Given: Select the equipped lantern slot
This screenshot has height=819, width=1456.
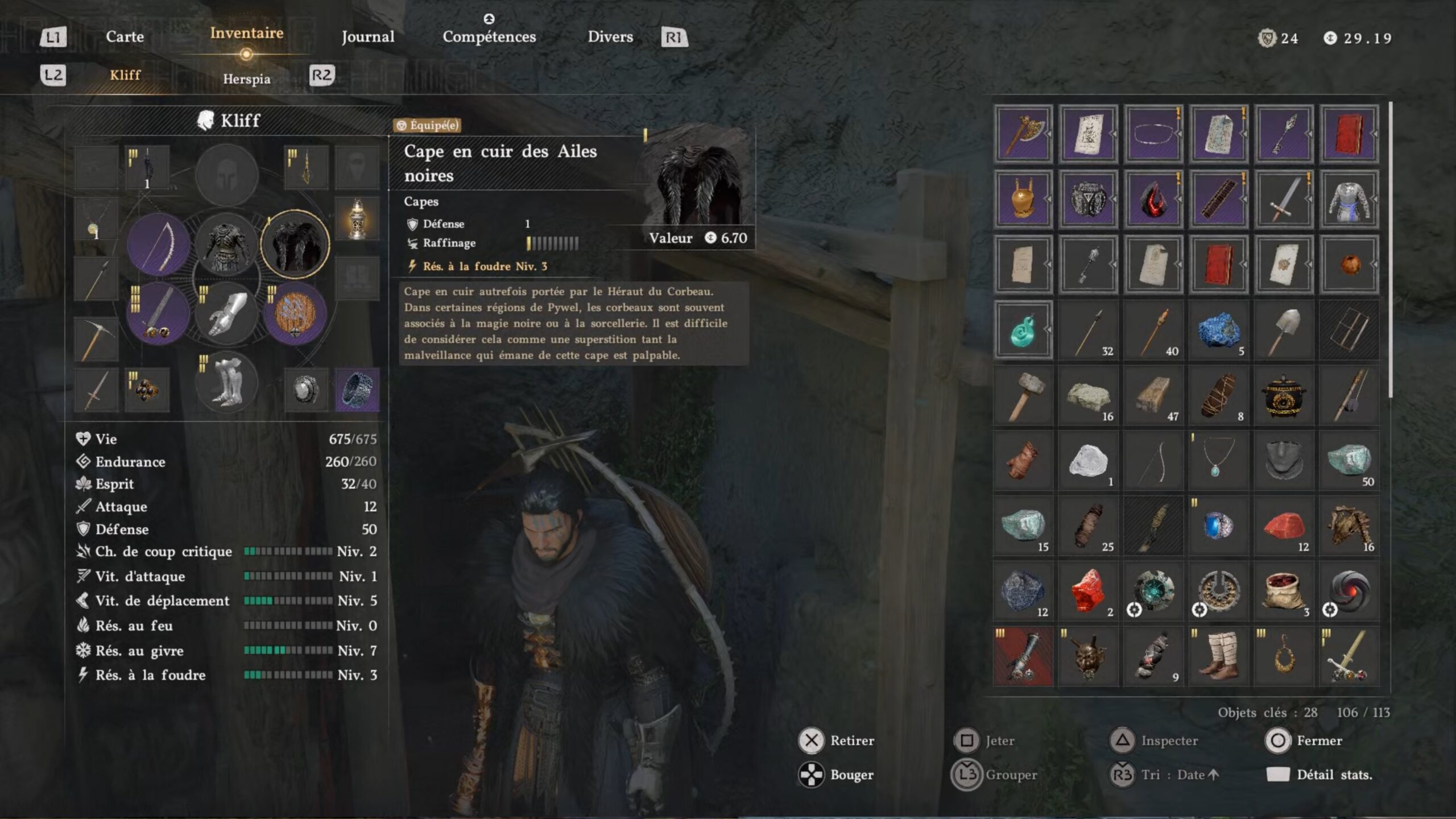Looking at the screenshot, I should 357,219.
